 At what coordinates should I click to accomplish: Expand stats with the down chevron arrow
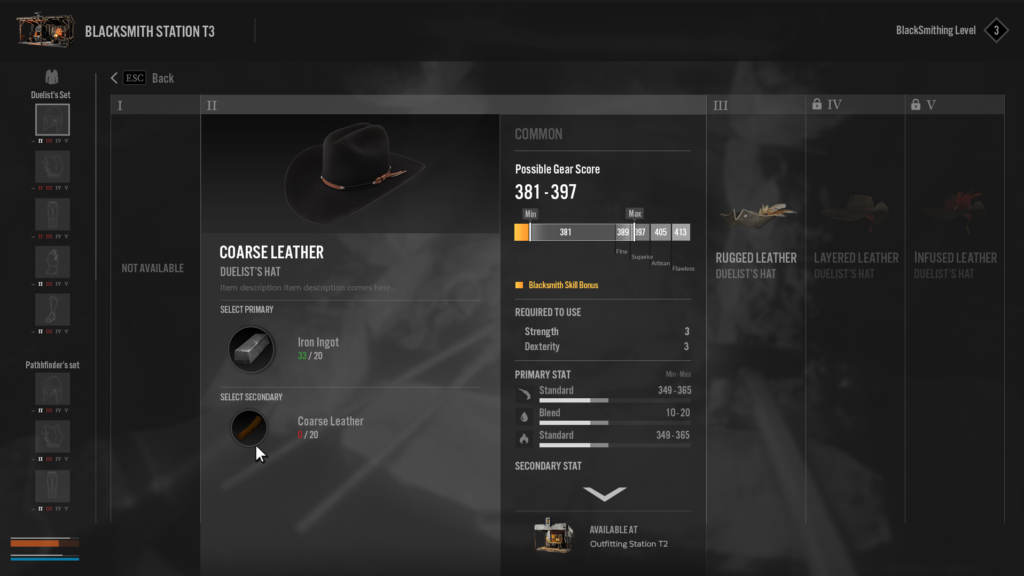click(x=604, y=493)
